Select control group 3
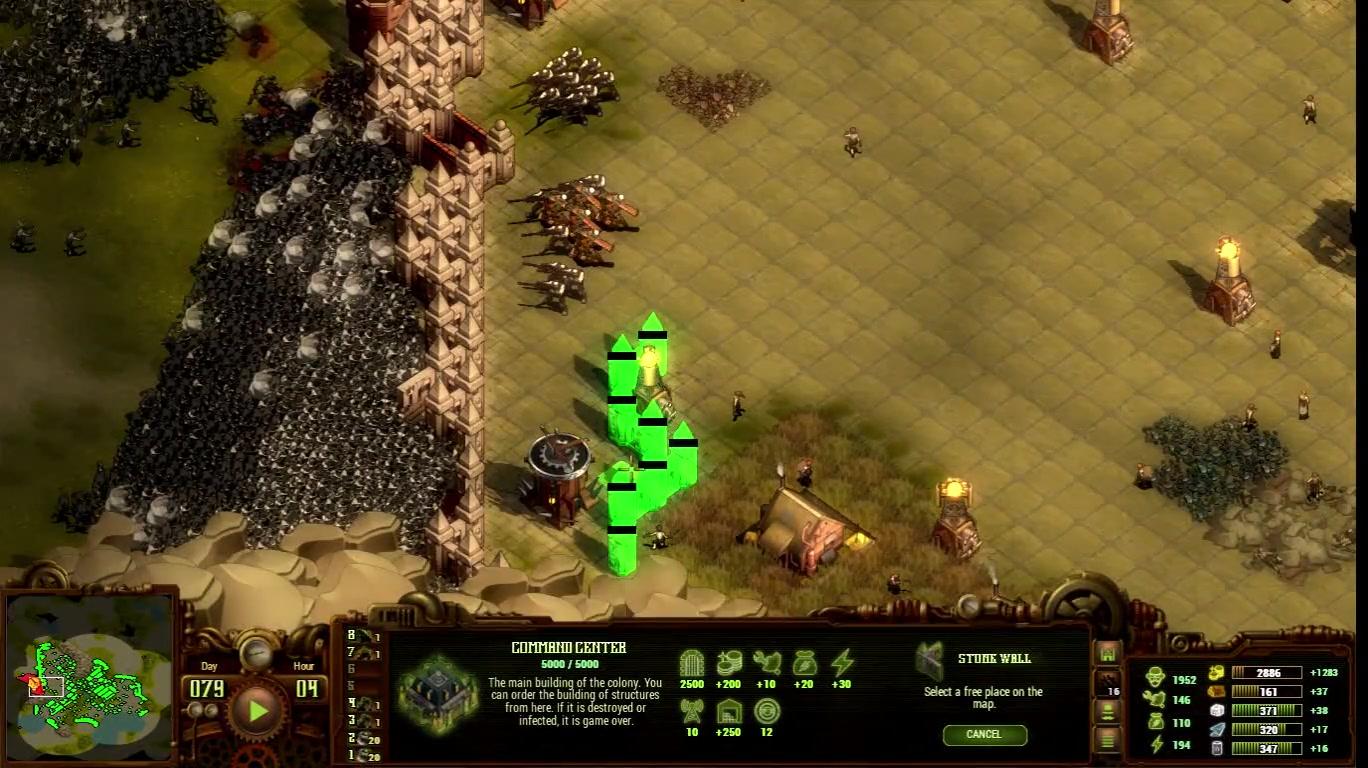This screenshot has width=1368, height=768. [x=362, y=720]
